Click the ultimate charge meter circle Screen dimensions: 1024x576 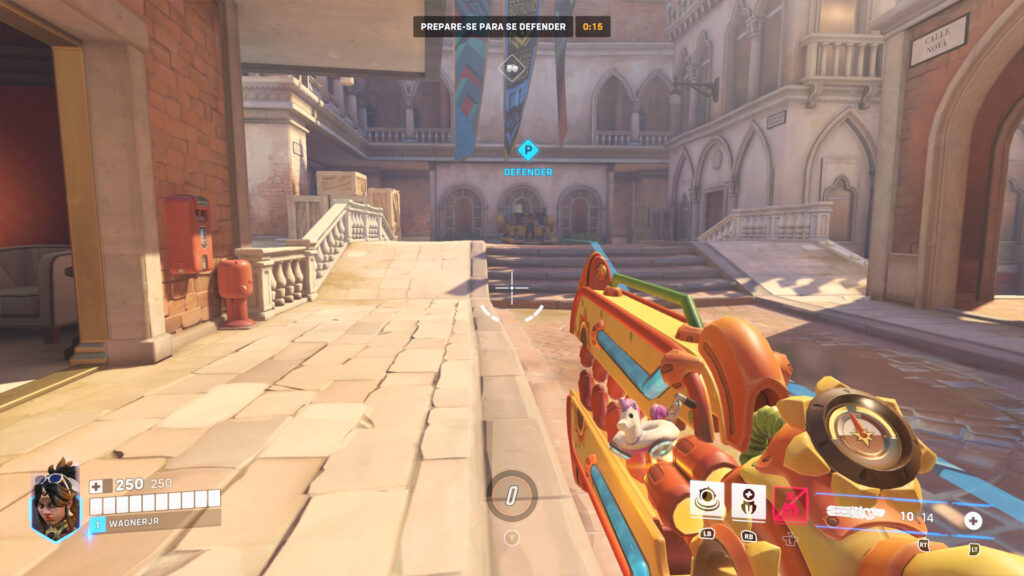[x=512, y=495]
